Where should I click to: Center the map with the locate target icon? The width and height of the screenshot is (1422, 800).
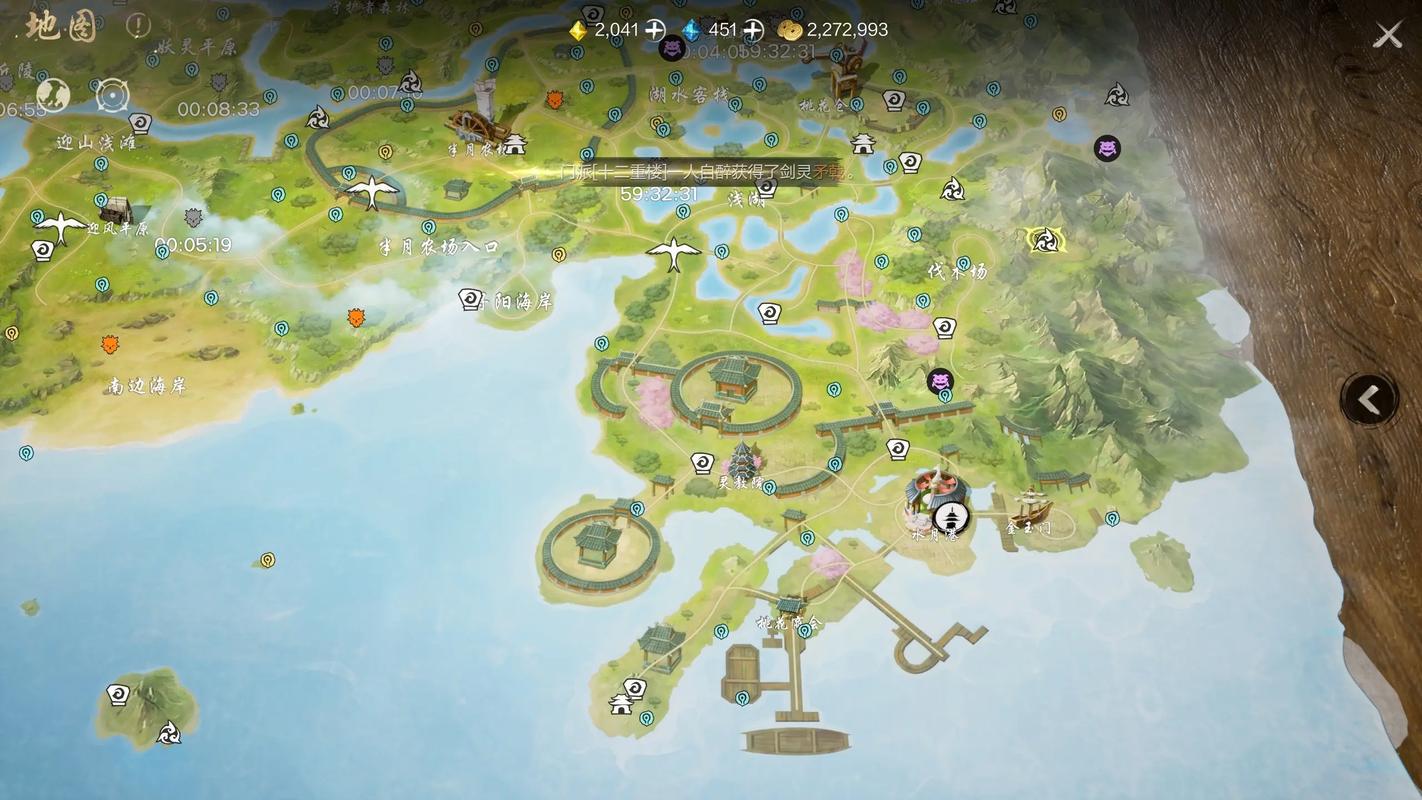tap(112, 97)
